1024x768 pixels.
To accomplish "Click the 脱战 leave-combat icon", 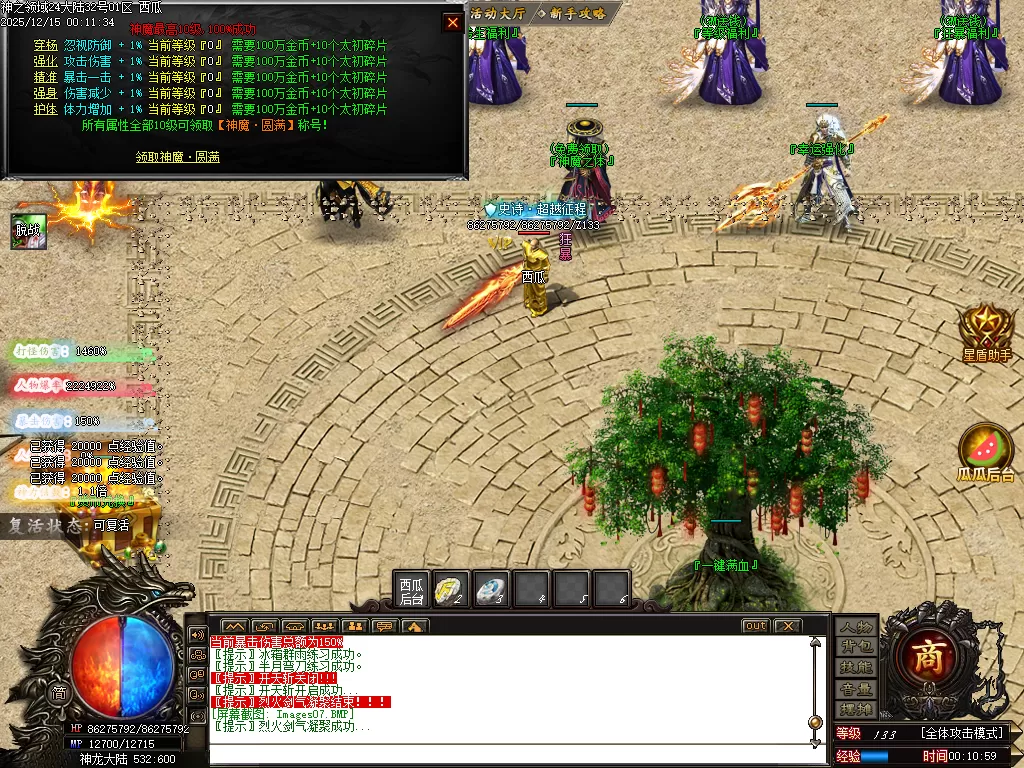I will click(x=27, y=231).
